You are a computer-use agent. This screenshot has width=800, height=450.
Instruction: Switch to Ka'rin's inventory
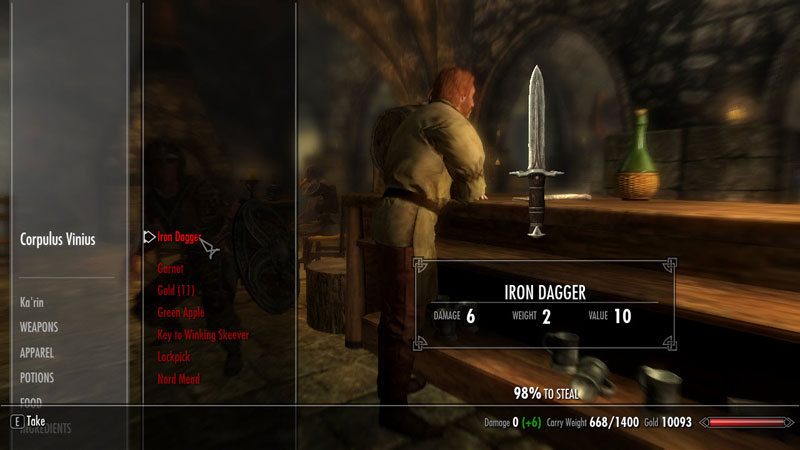[x=32, y=302]
